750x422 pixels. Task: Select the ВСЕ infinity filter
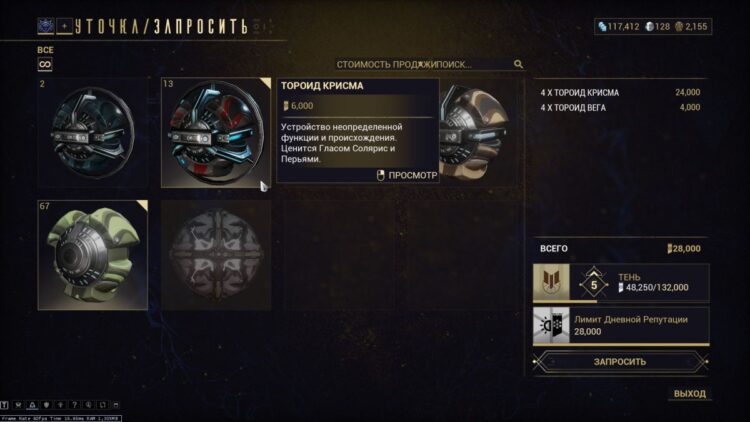[44, 64]
